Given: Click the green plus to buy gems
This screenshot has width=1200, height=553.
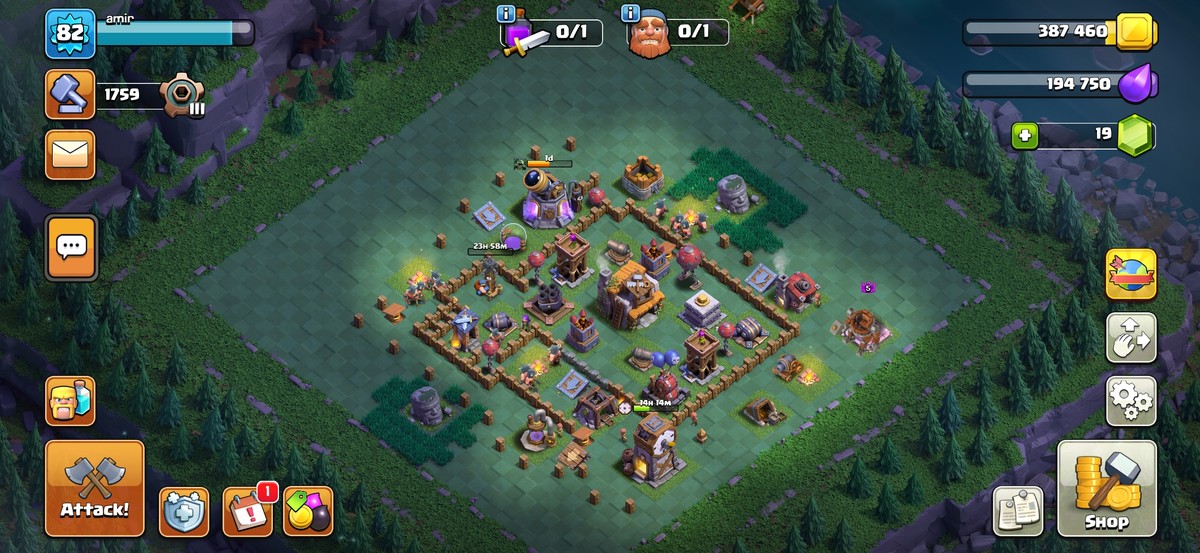Looking at the screenshot, I should pos(1024,136).
